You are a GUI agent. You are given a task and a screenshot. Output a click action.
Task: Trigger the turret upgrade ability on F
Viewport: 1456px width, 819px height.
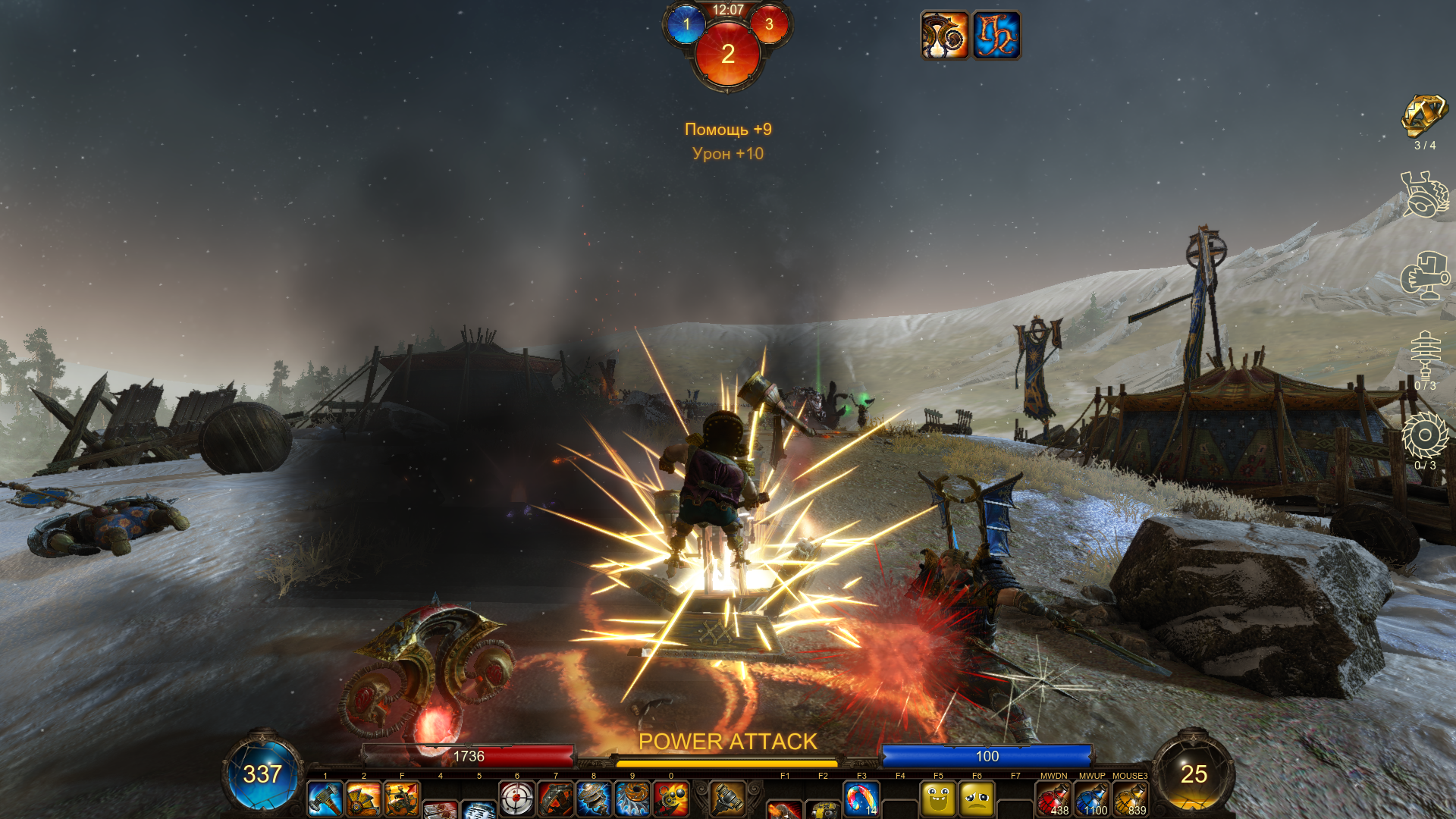point(402,799)
